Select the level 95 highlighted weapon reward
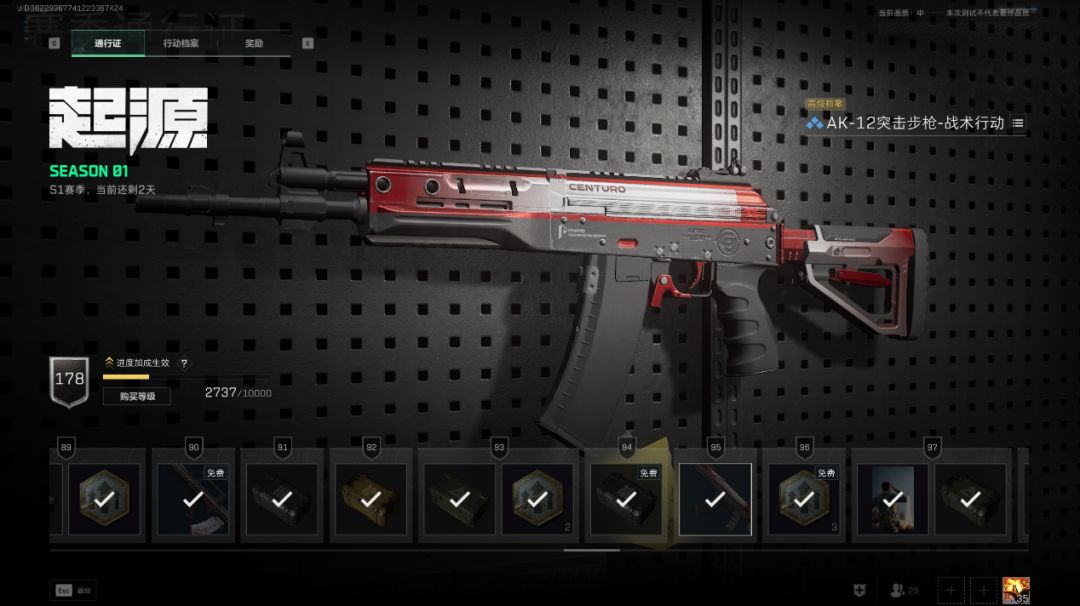 coord(715,498)
